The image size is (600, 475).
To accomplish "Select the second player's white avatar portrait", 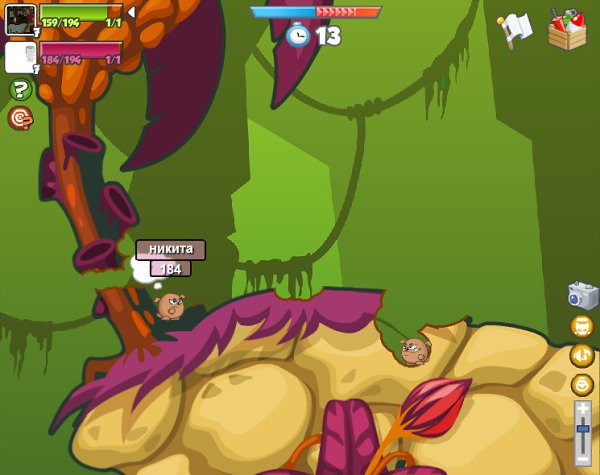I will [20, 57].
